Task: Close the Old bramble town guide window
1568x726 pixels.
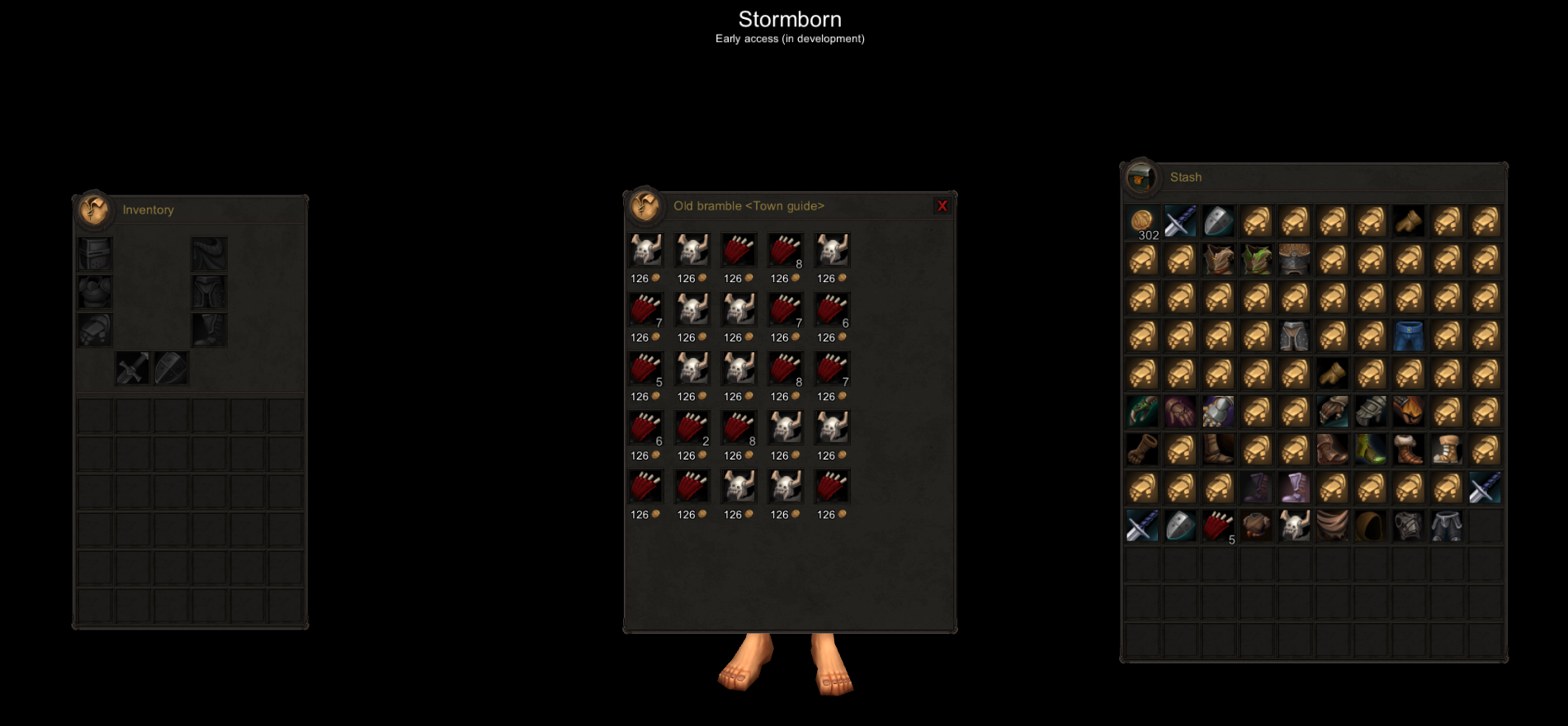Action: pos(942,206)
